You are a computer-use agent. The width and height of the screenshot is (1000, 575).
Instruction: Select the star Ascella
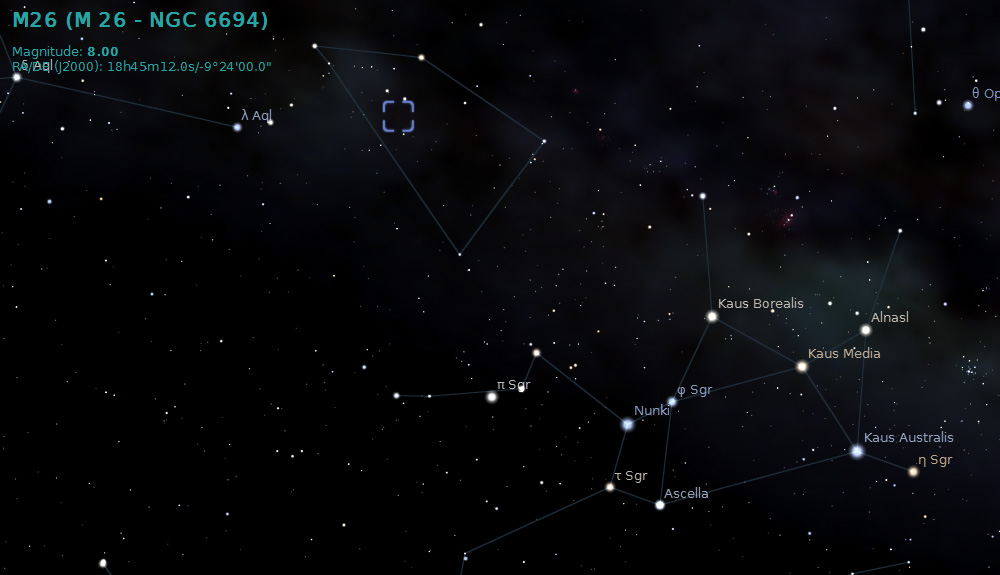point(660,505)
